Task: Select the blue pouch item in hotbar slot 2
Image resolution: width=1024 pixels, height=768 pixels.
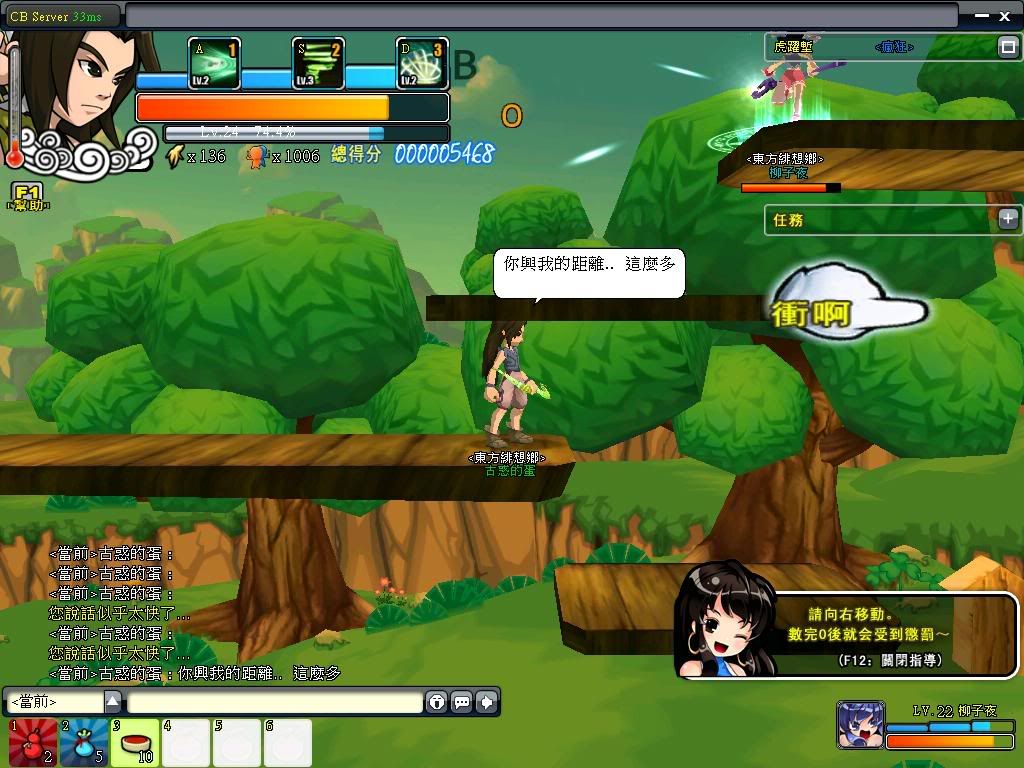Action: [84, 744]
